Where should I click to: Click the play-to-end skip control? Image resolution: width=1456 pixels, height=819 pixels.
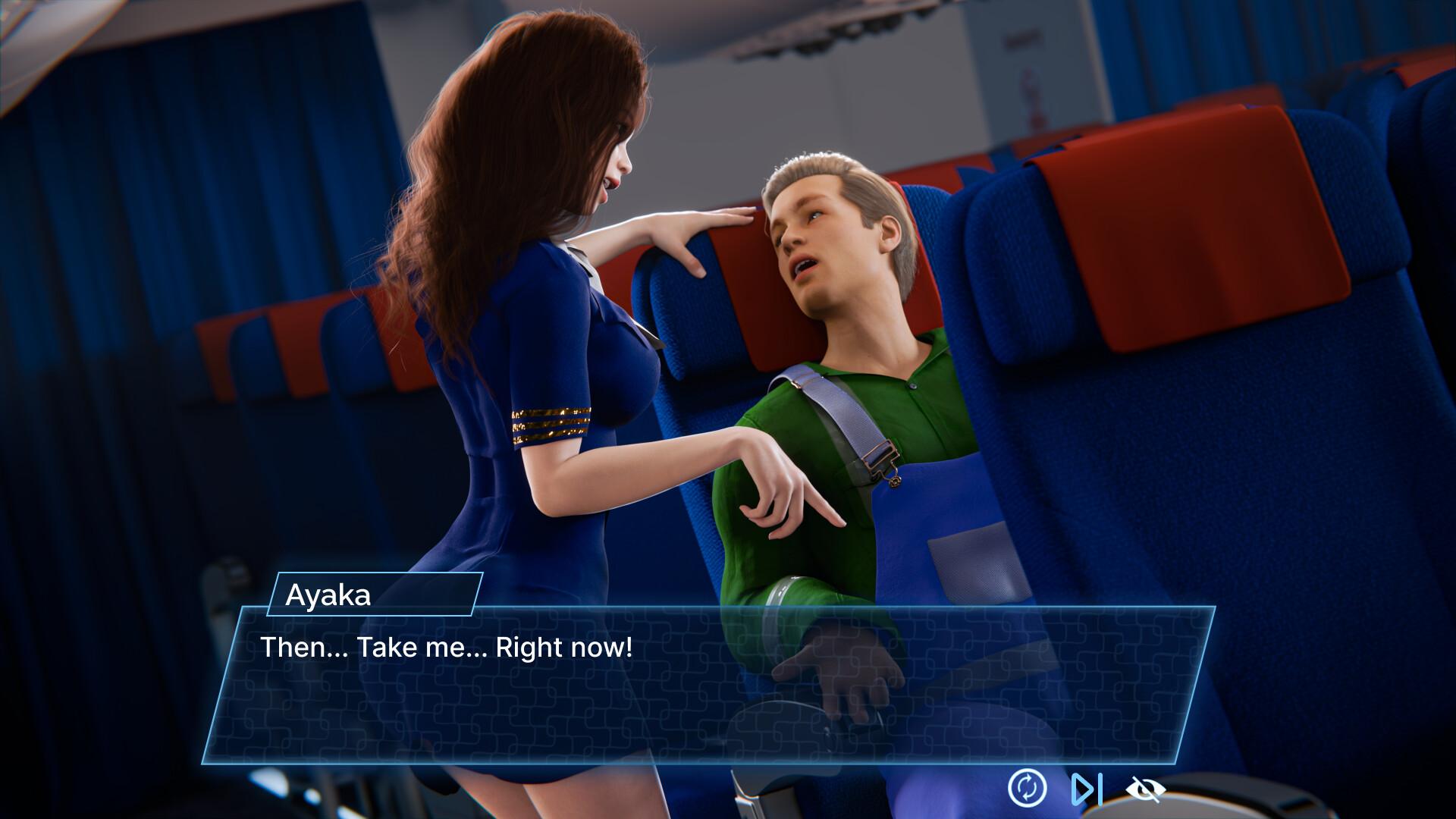(x=1088, y=789)
